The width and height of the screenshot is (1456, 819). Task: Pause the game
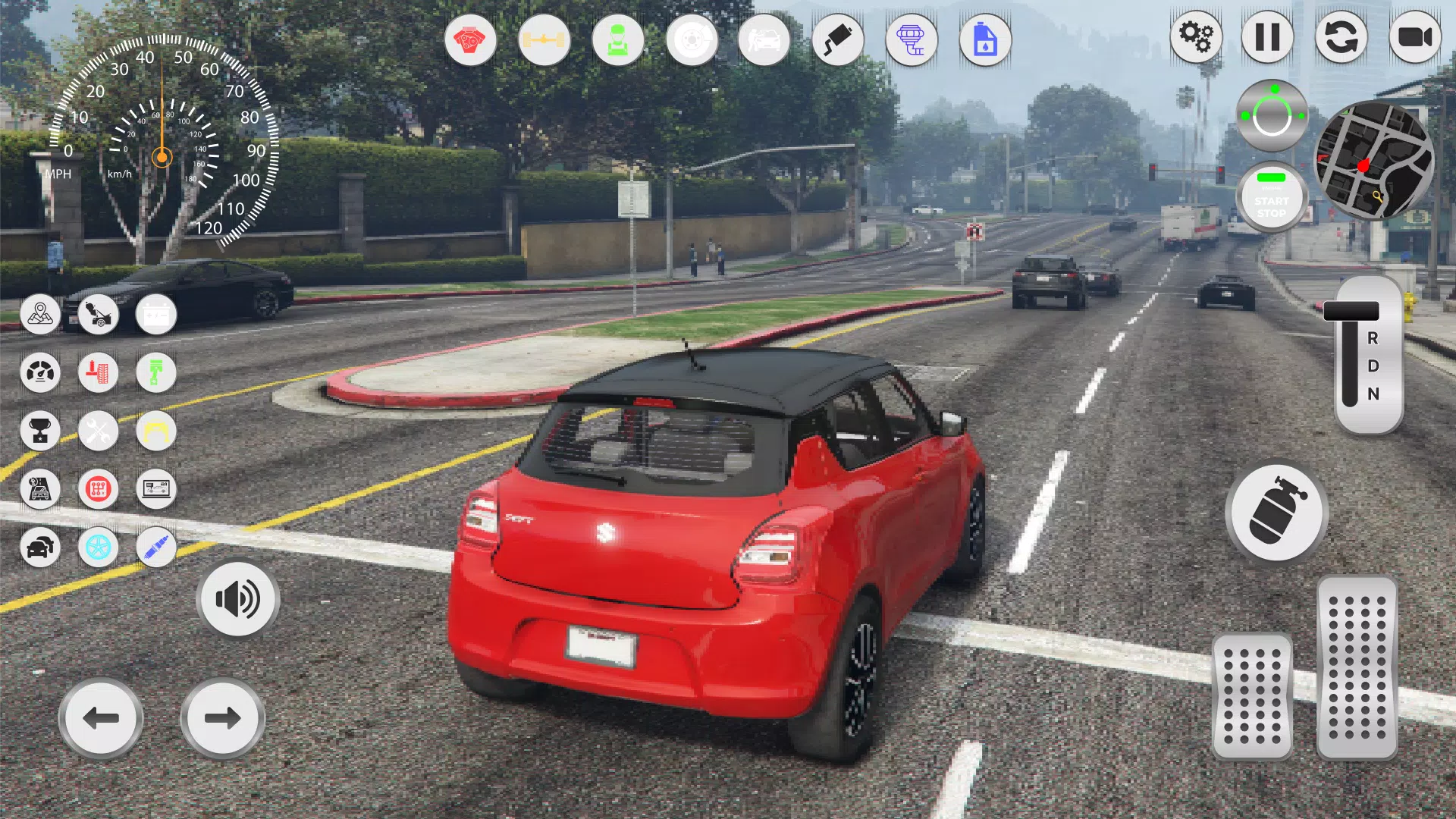[x=1267, y=36]
